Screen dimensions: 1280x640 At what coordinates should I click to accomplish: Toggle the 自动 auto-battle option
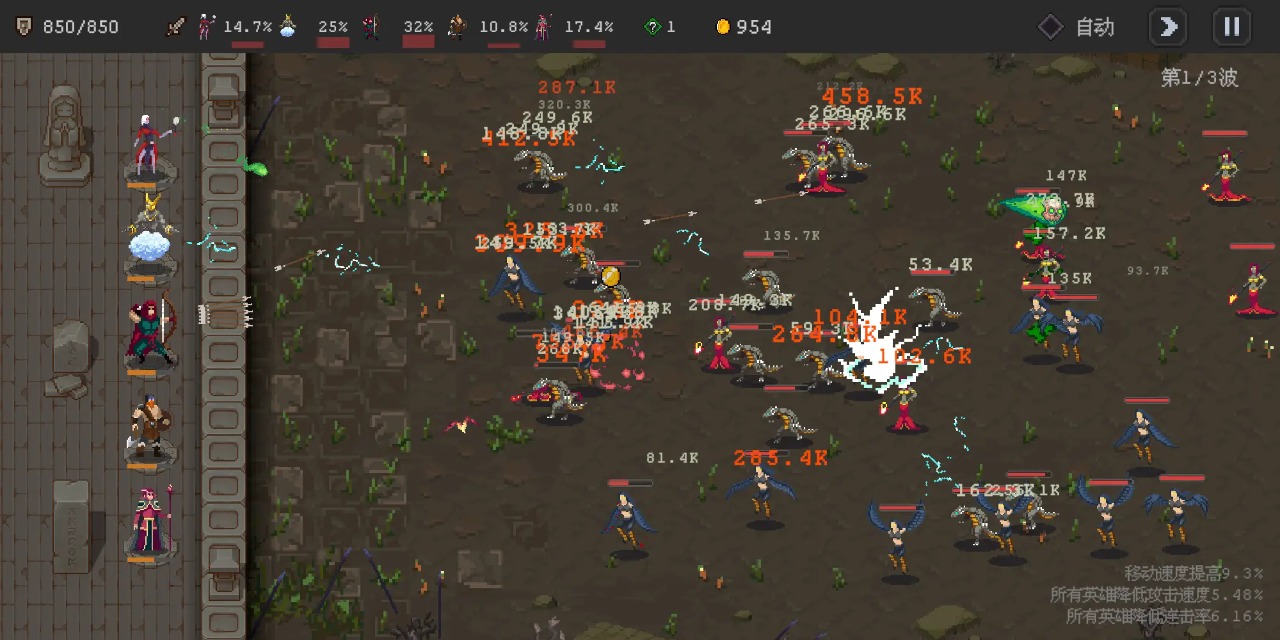(1076, 27)
